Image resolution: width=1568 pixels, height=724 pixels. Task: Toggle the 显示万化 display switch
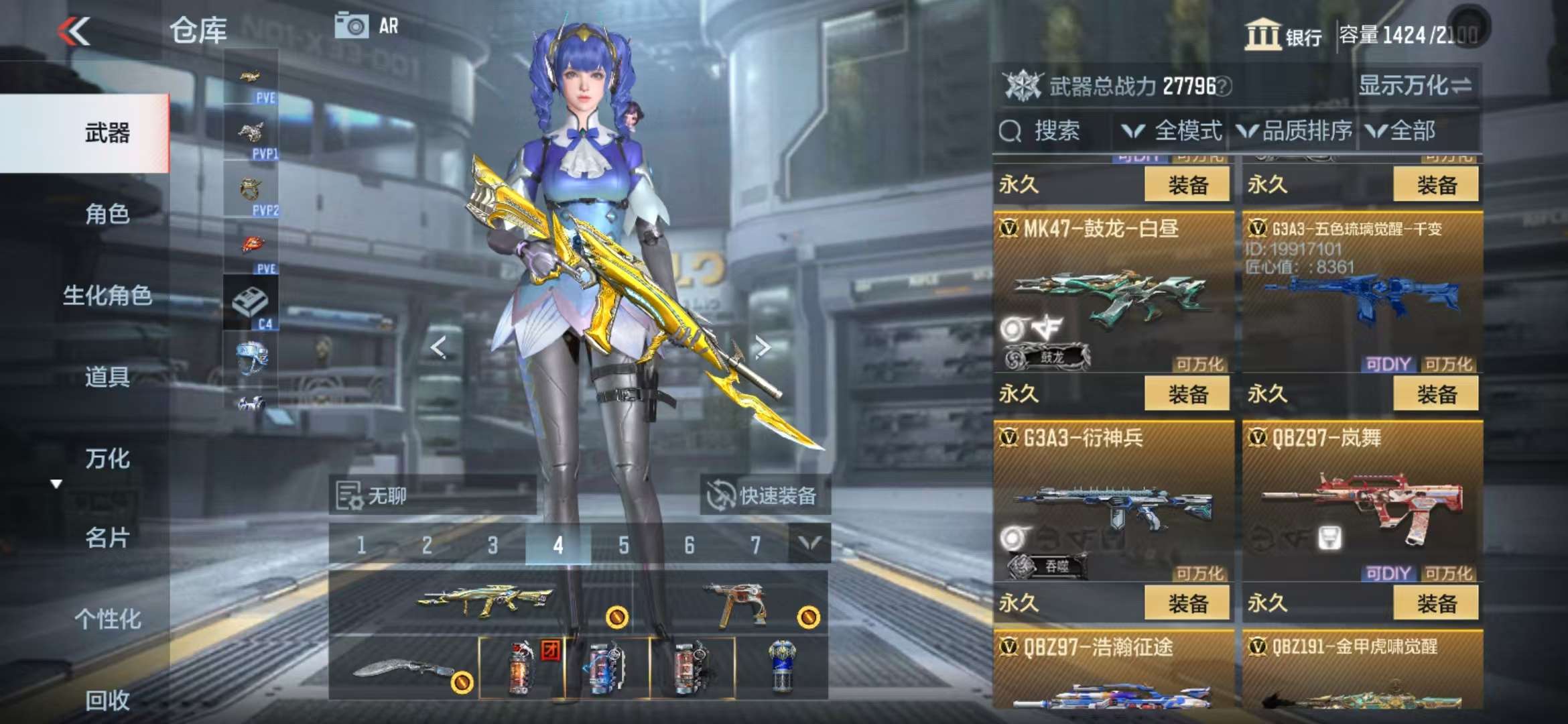coord(1414,86)
